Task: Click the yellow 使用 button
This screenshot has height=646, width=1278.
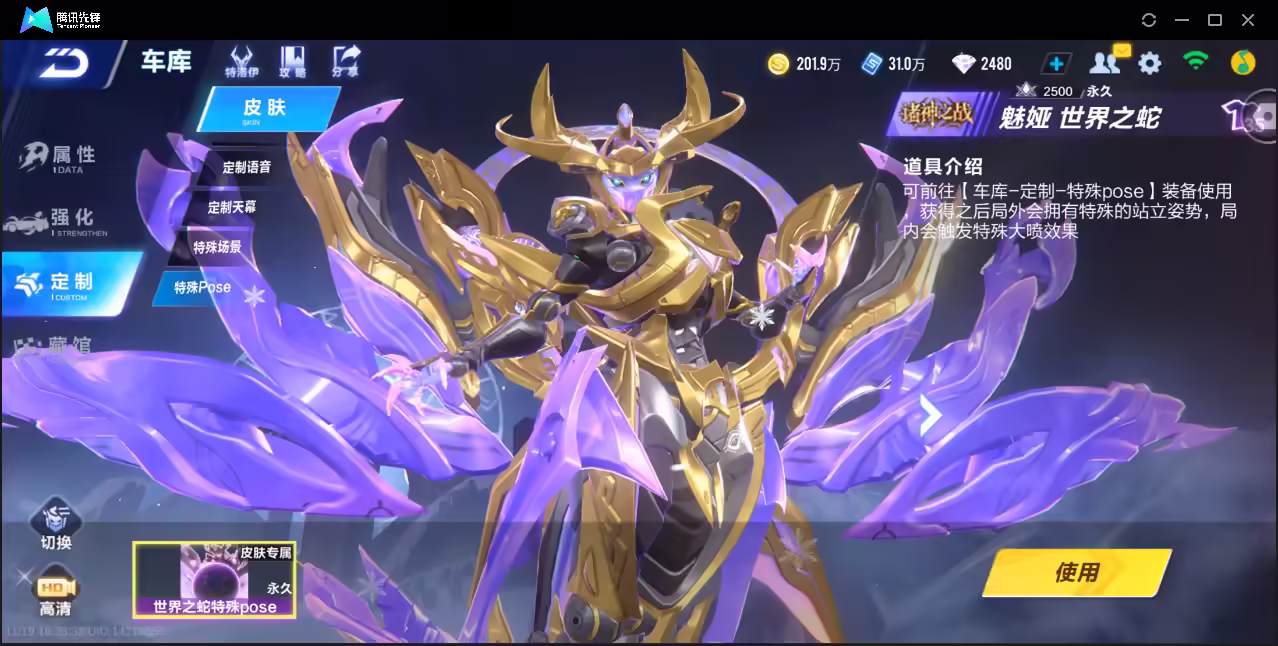Action: (x=1076, y=573)
